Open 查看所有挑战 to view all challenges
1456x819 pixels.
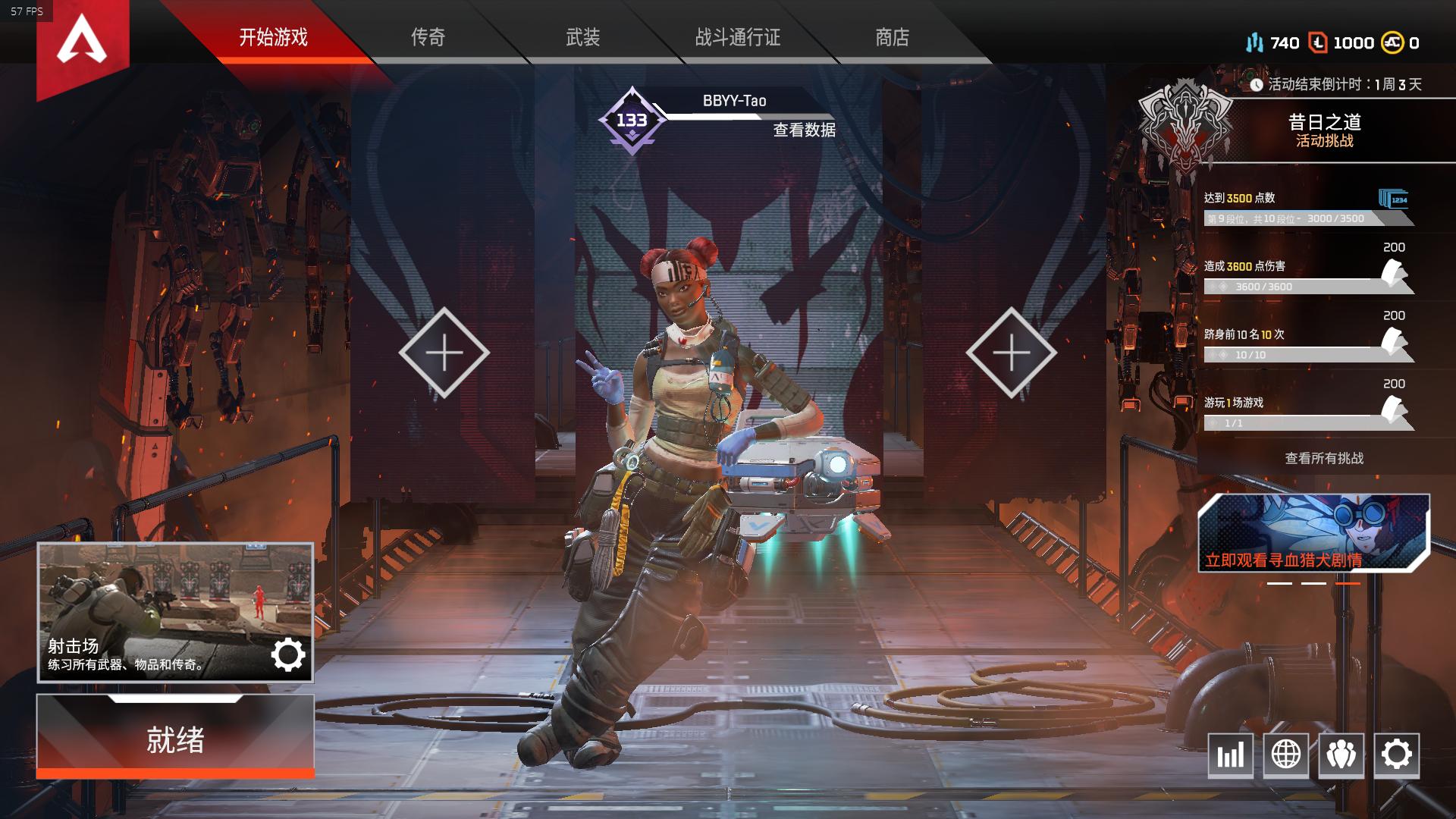(x=1324, y=458)
